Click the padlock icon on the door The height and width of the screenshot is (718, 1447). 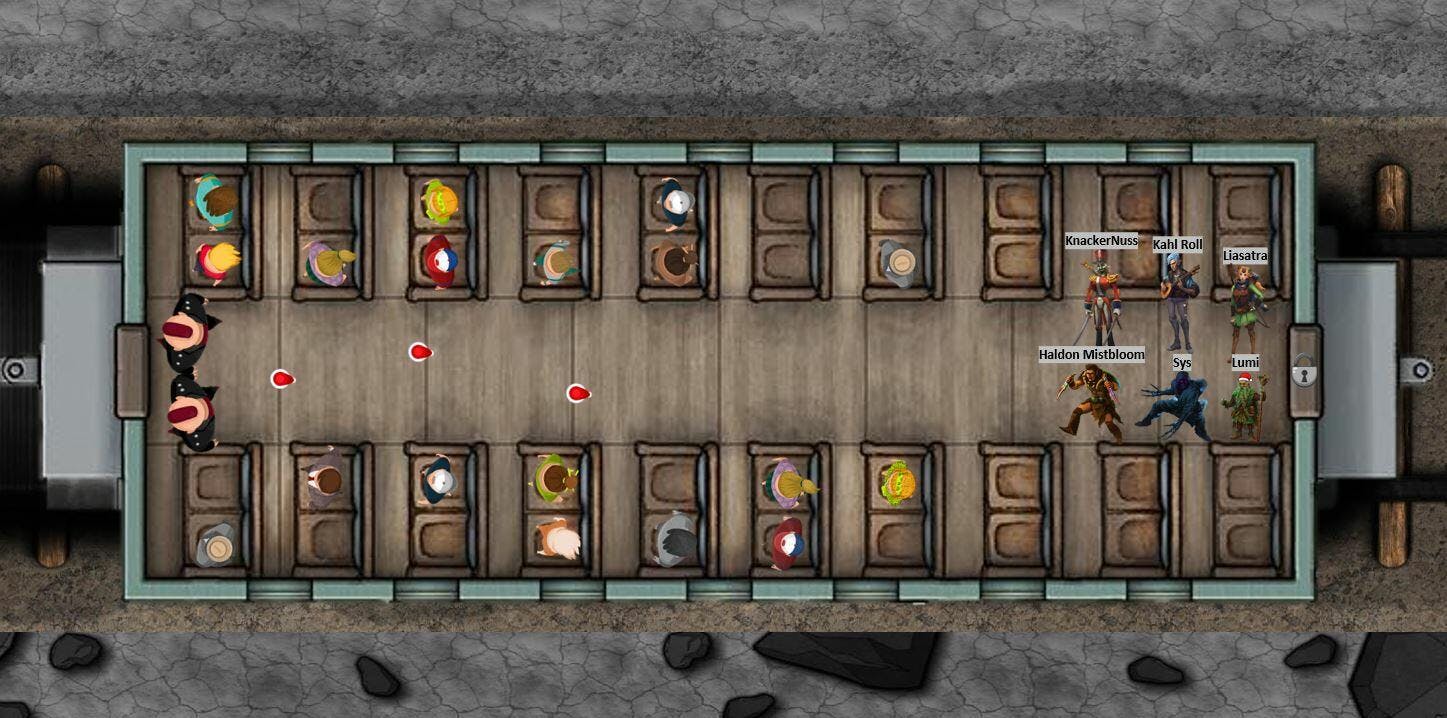[x=1302, y=371]
